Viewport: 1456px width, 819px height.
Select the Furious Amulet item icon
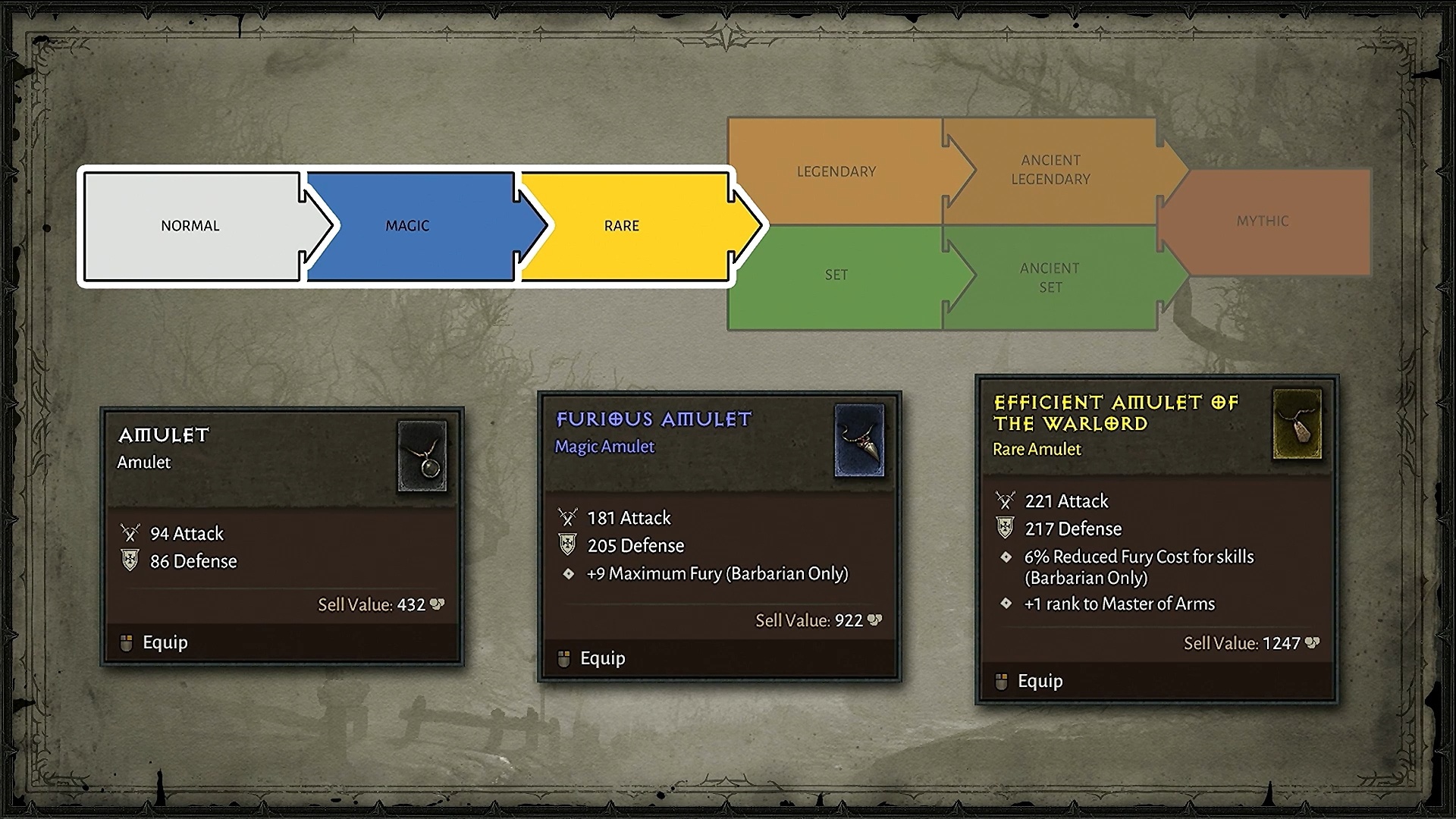tap(859, 441)
